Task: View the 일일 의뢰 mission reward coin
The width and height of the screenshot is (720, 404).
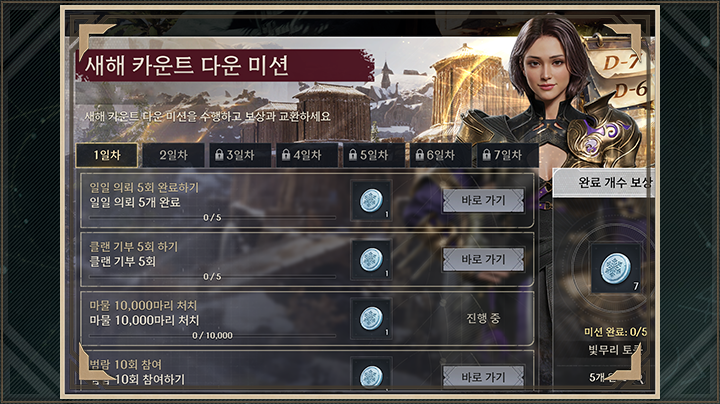Action: coord(371,200)
